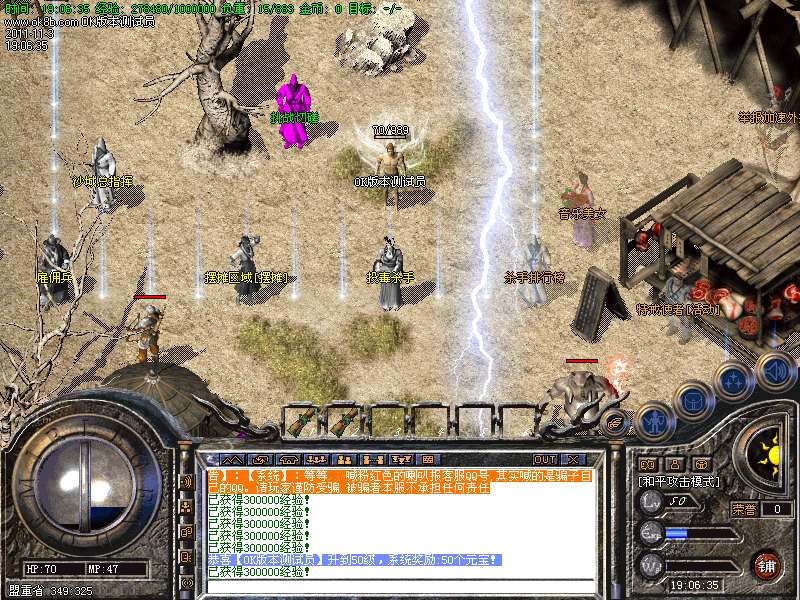Open the bag inventory round button

(693, 401)
